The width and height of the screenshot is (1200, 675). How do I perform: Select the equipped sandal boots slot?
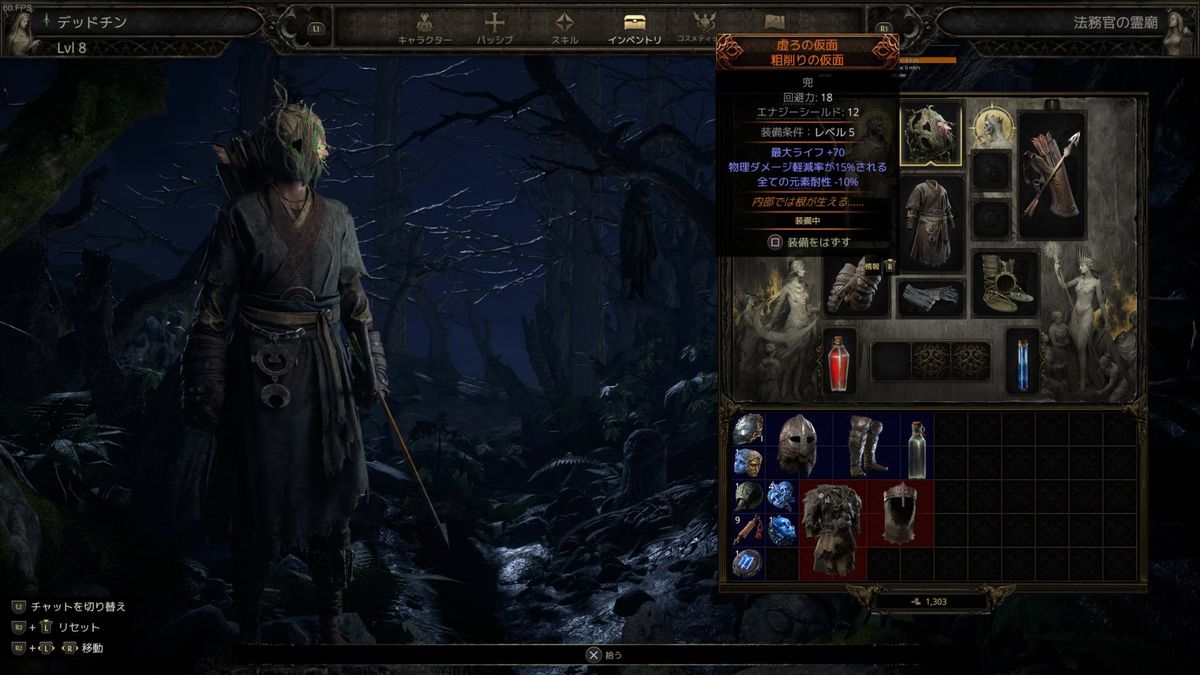[x=1005, y=283]
